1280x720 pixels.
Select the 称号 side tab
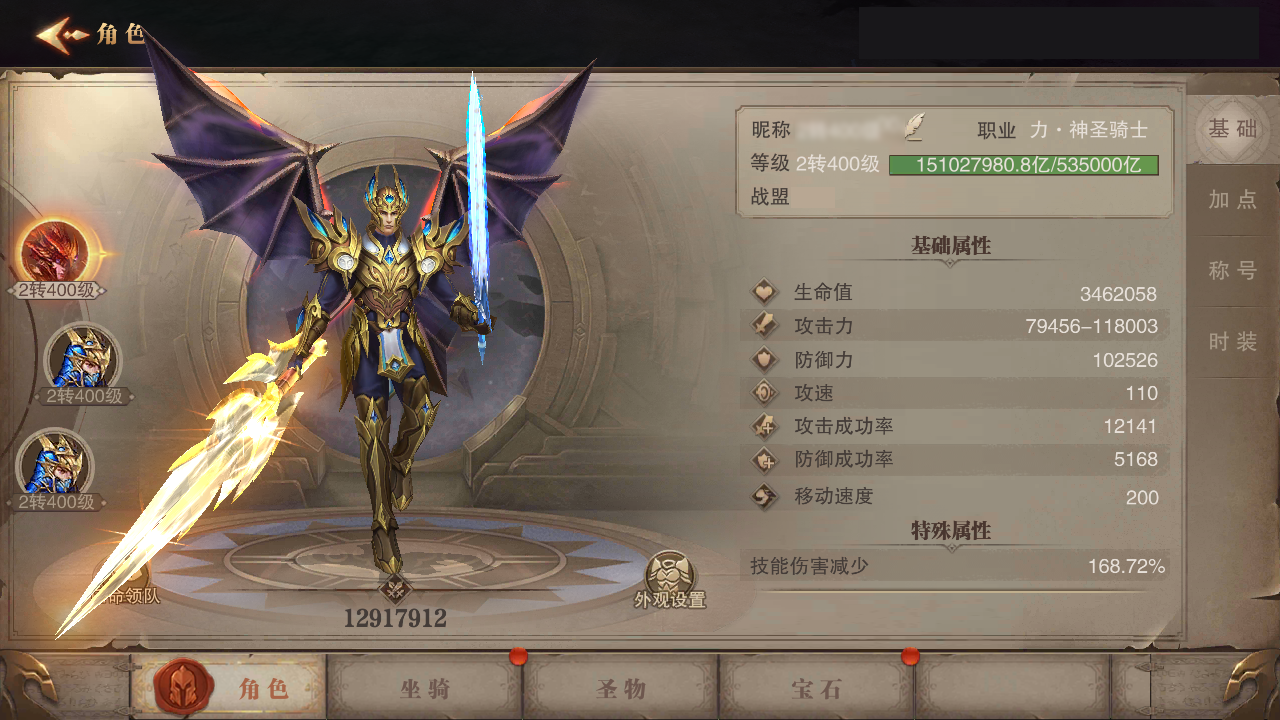(x=1232, y=270)
